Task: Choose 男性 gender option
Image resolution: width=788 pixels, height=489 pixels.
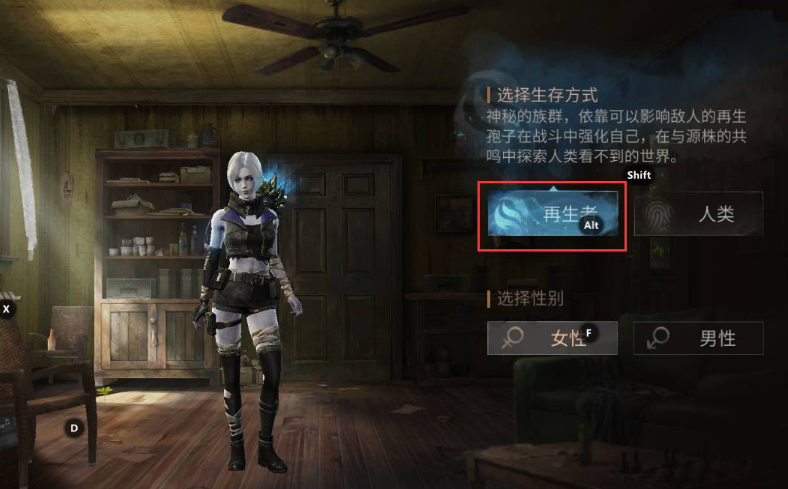Action: tap(698, 338)
